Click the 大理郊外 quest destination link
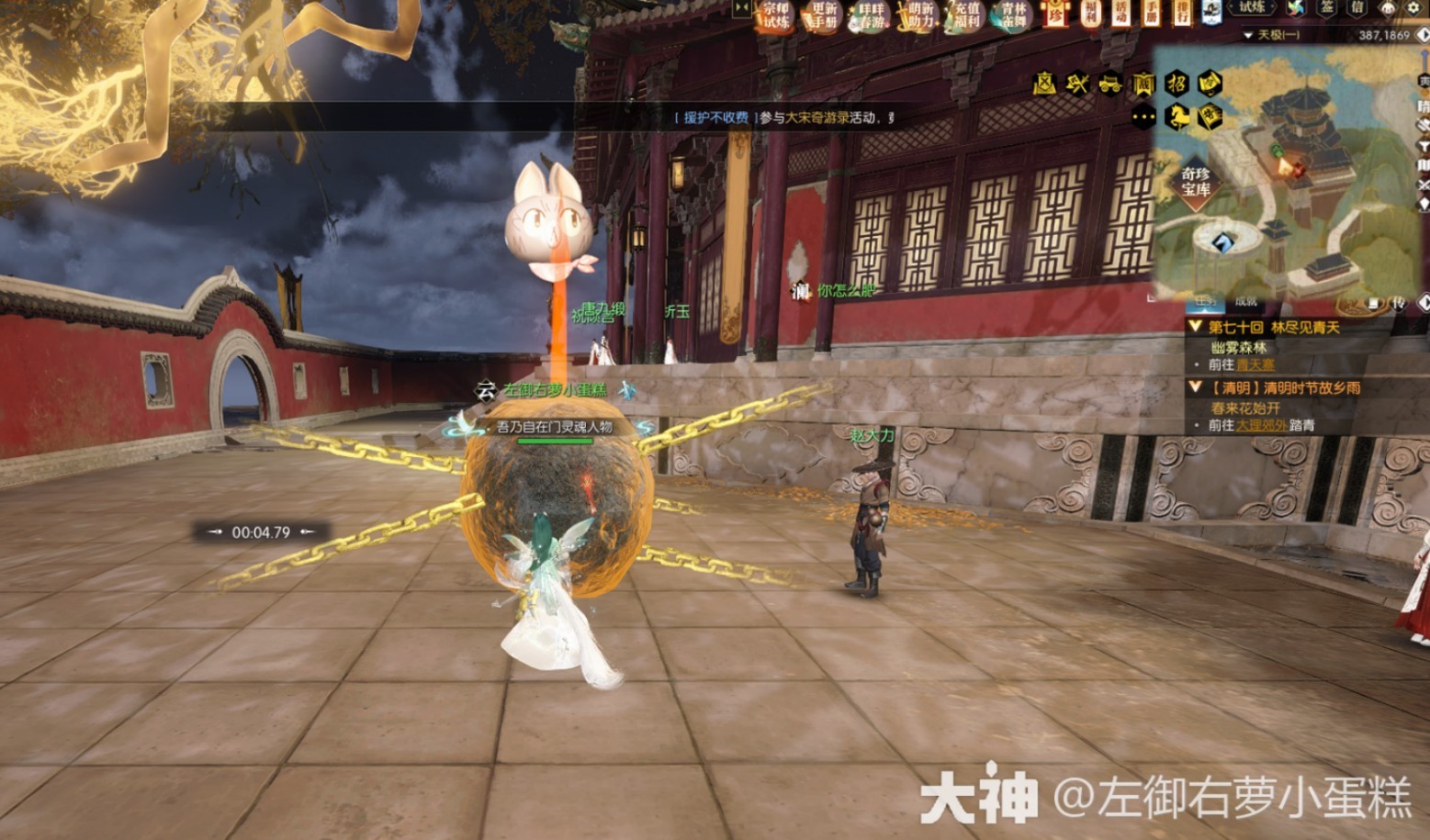This screenshot has width=1430, height=840. (x=1262, y=425)
